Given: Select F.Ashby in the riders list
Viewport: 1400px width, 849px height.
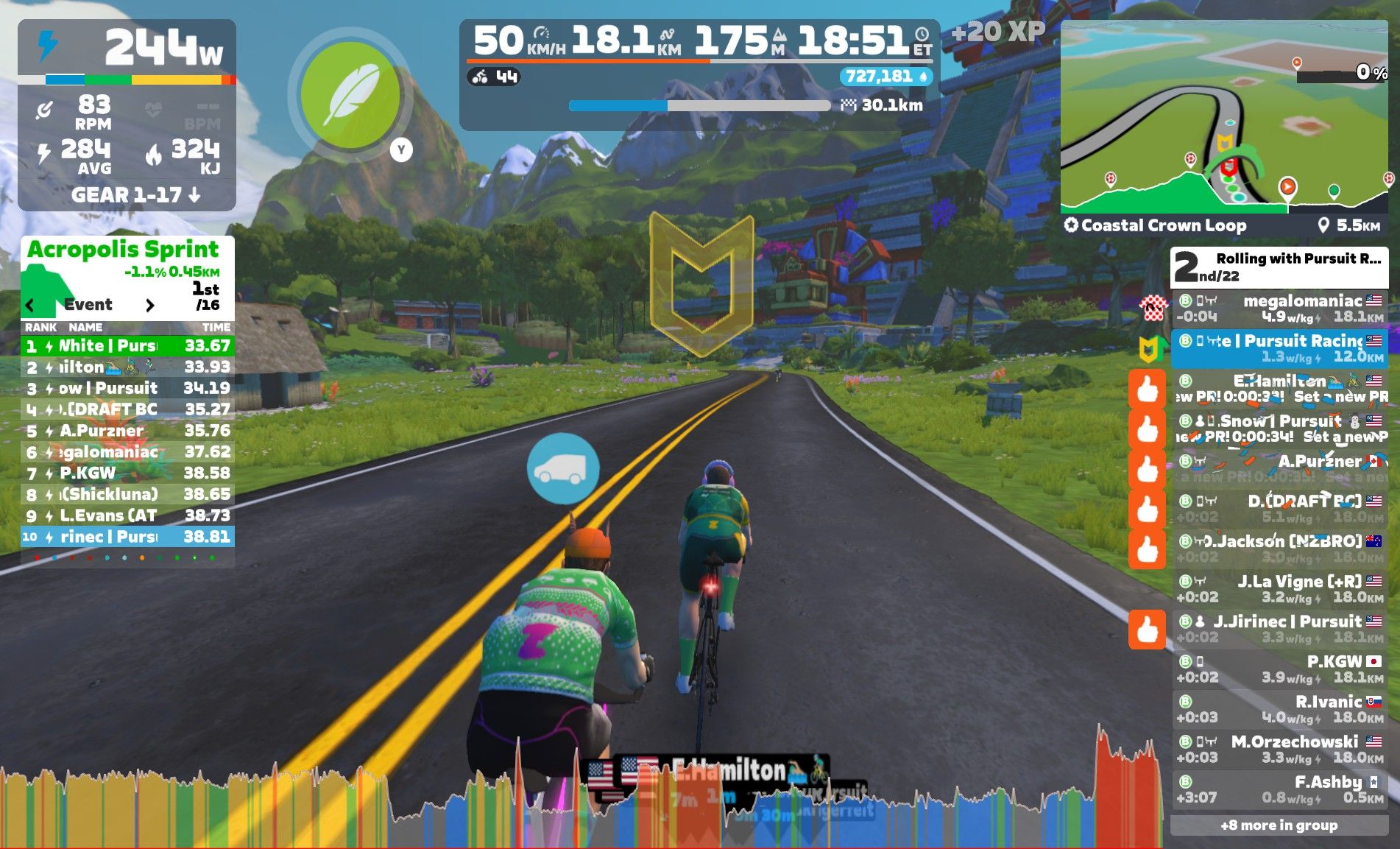Looking at the screenshot, I should 1279,789.
